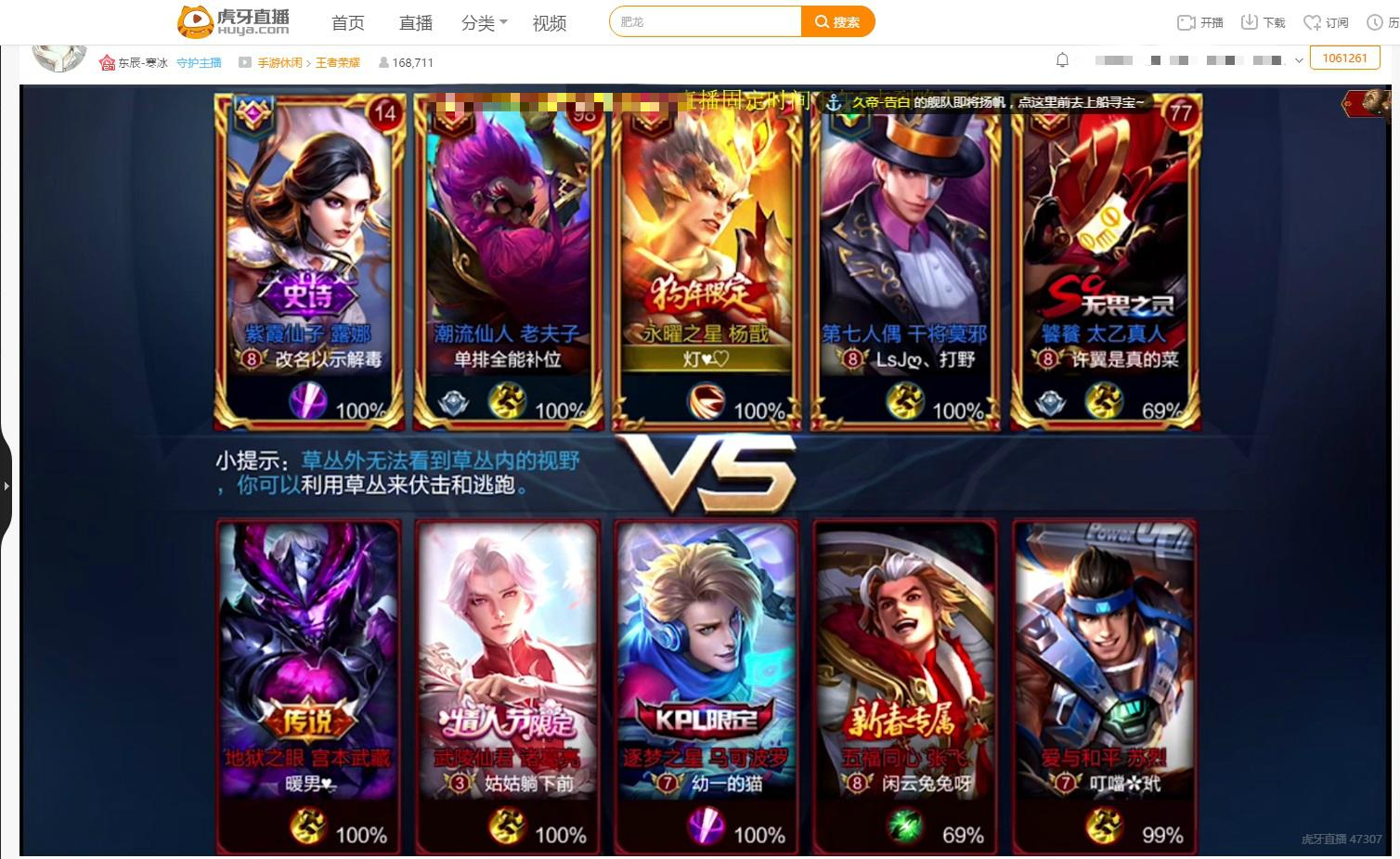Viewport: 1400px width, 859px height.
Task: Expand the collapsed left sidebar arrow
Action: (7, 485)
